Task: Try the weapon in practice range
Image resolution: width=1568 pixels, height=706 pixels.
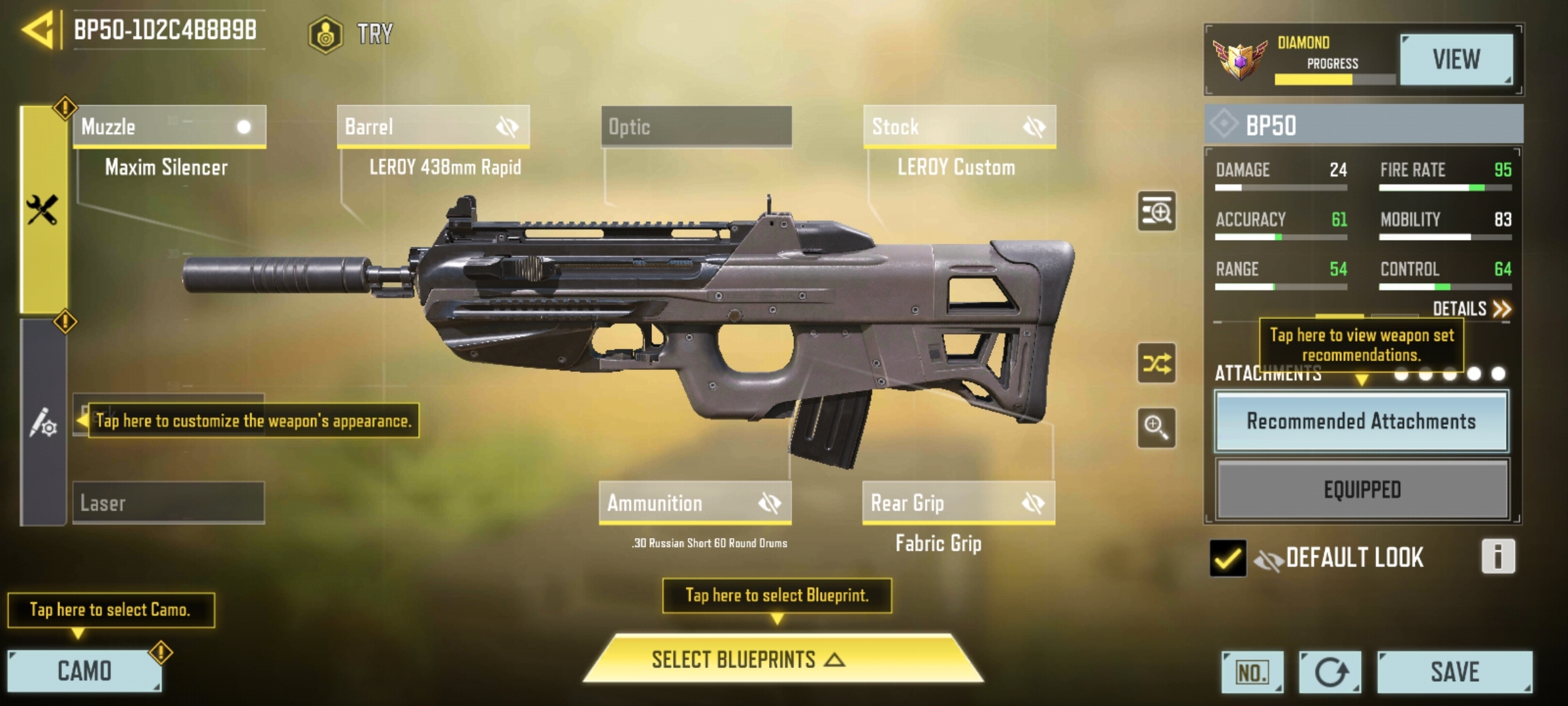Action: 351,33
